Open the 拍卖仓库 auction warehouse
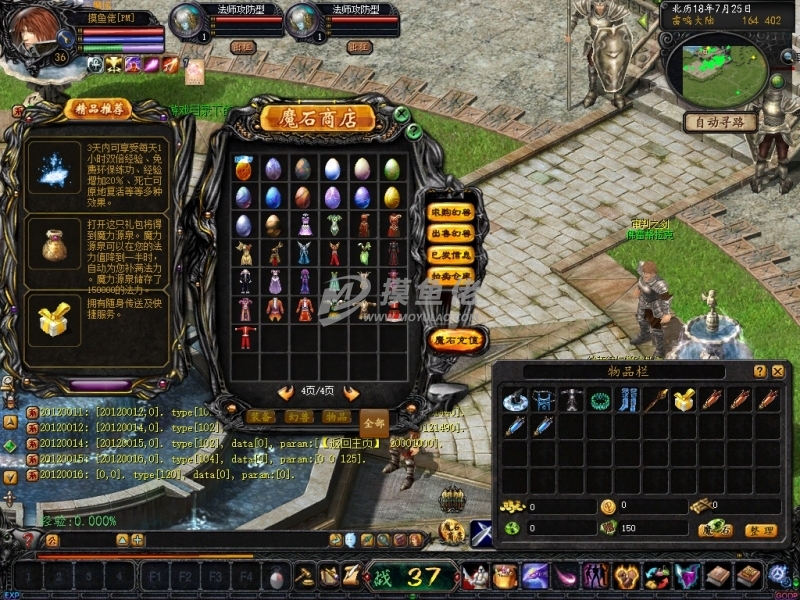 click(x=450, y=275)
